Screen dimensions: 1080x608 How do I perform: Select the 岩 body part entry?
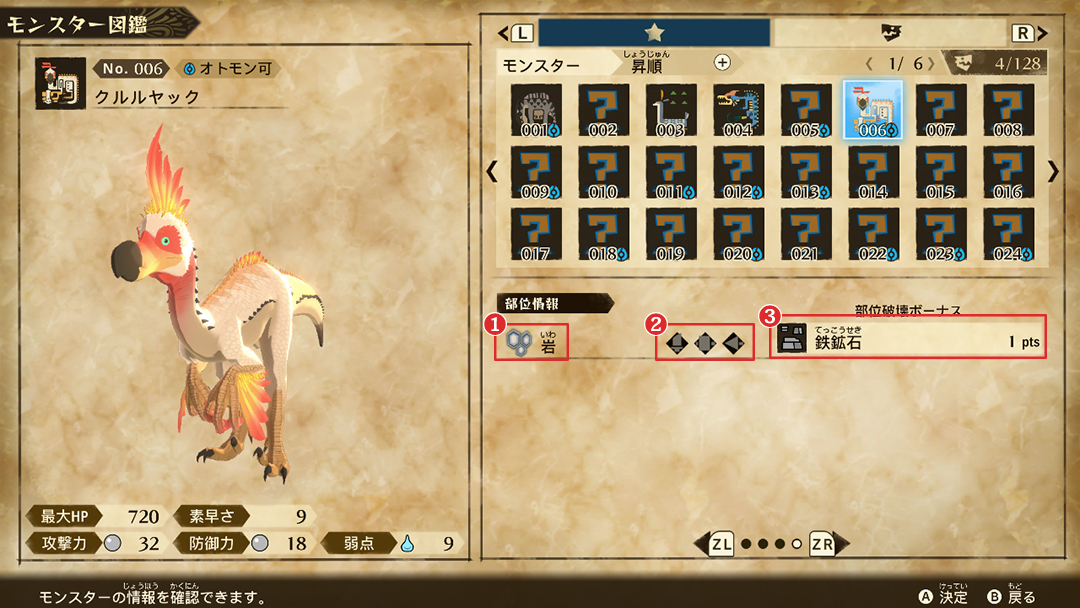click(x=532, y=343)
